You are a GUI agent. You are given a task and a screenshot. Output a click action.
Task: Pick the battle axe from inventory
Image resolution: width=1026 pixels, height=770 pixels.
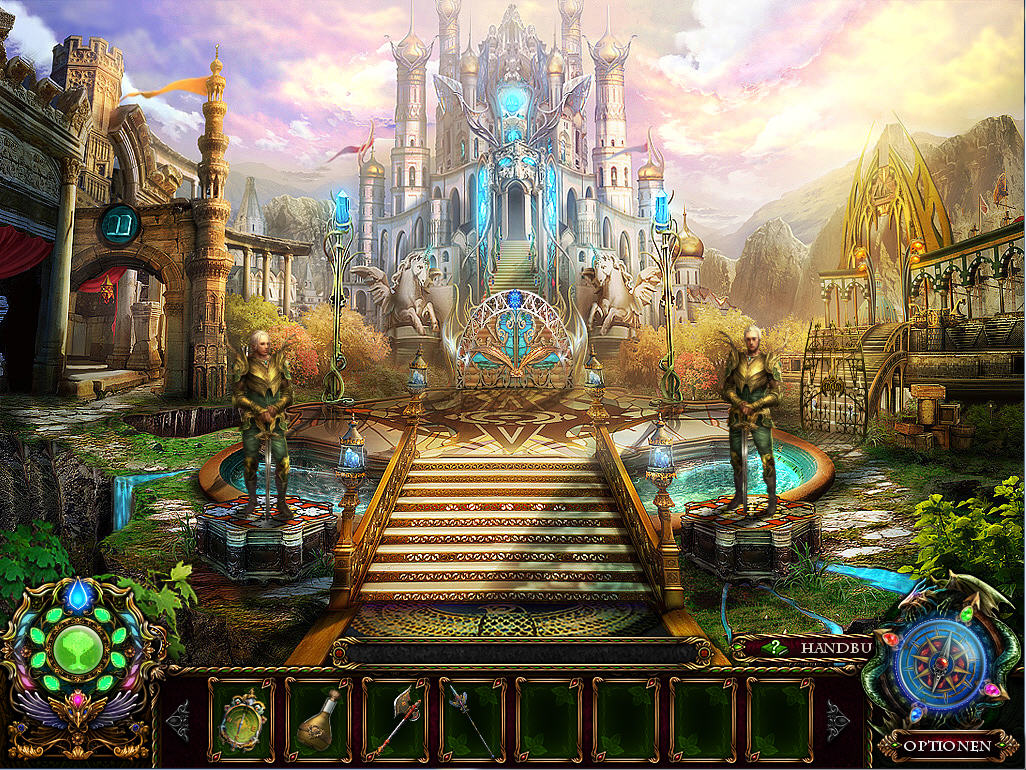395,720
